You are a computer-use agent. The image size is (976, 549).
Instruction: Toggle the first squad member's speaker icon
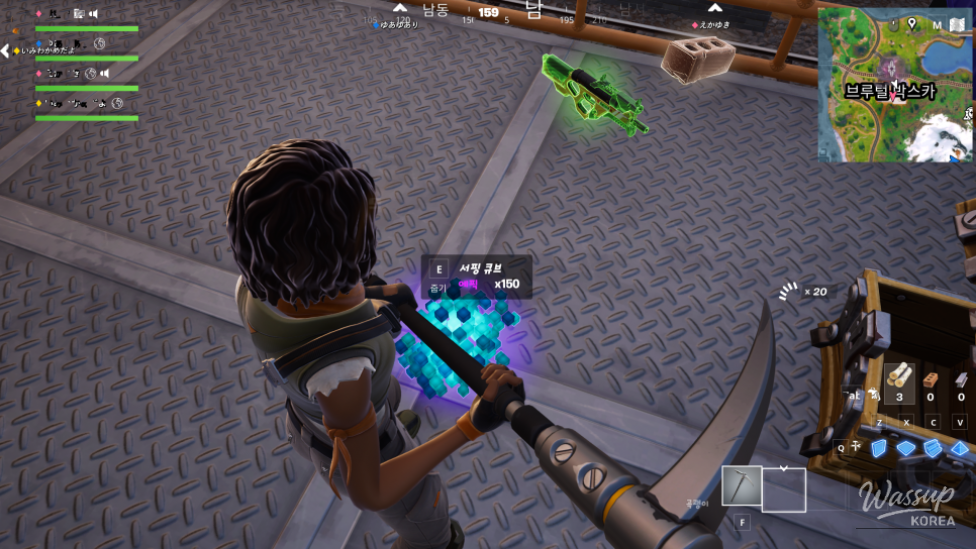(x=93, y=14)
